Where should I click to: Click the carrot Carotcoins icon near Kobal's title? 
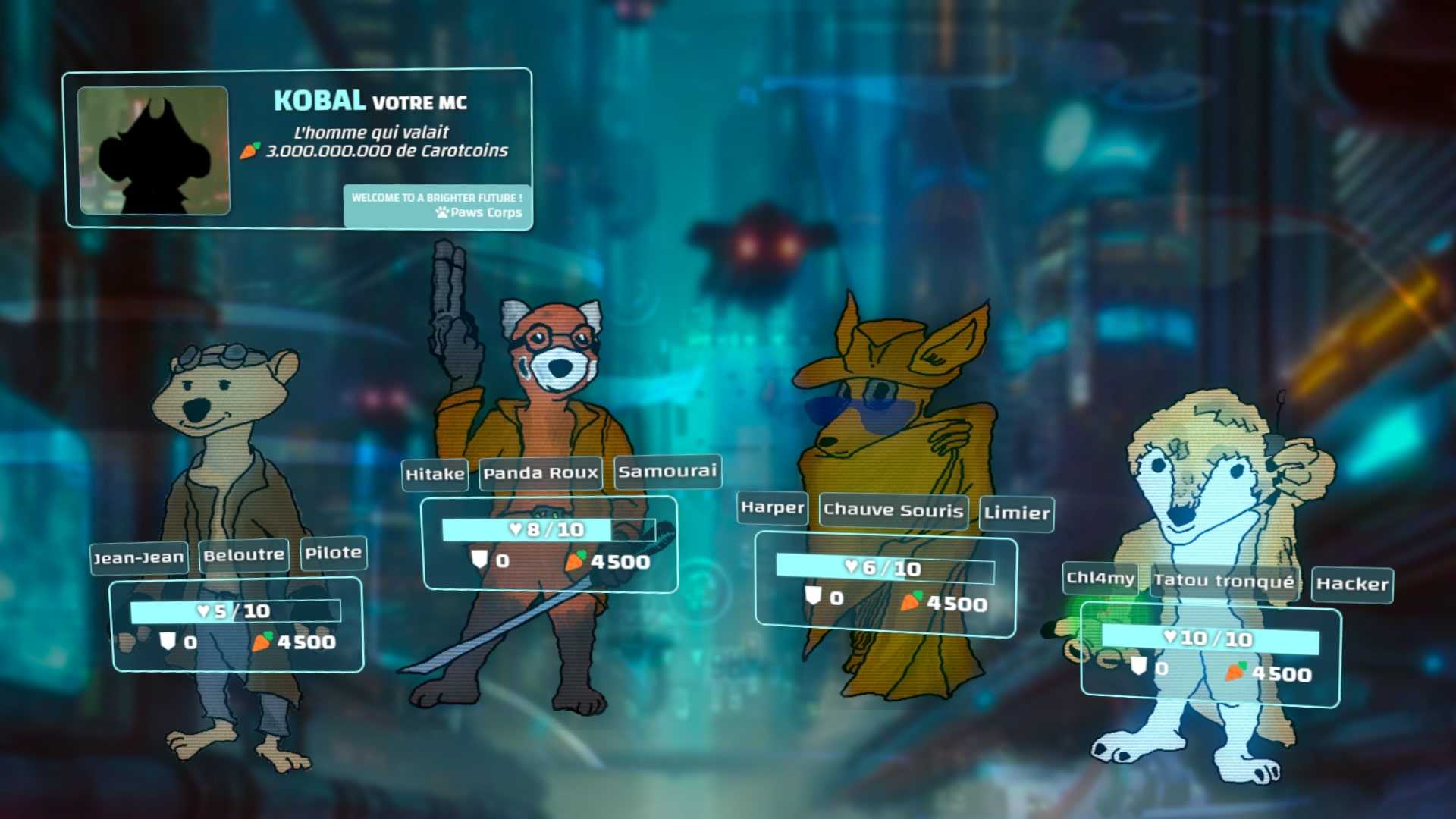[x=250, y=152]
